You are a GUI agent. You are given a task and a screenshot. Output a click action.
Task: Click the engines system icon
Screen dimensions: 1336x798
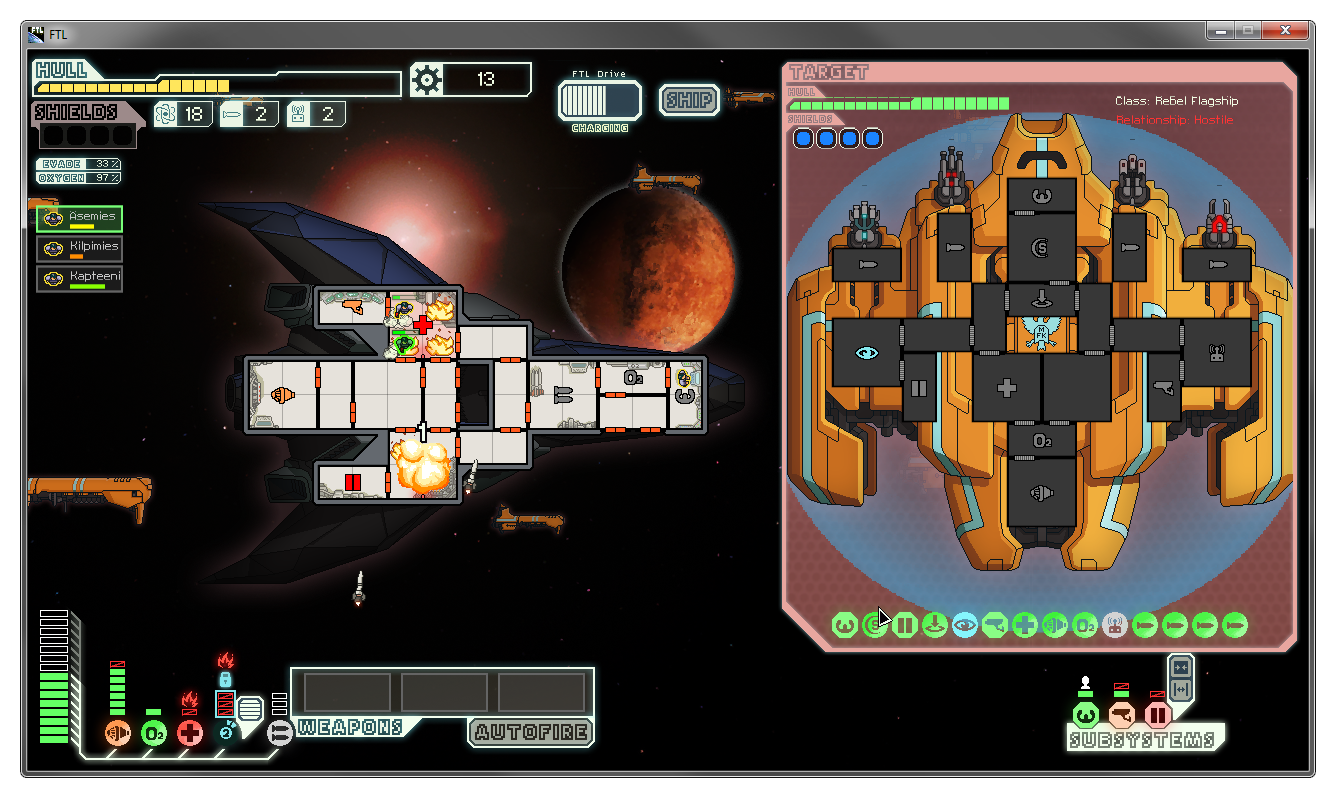point(118,733)
